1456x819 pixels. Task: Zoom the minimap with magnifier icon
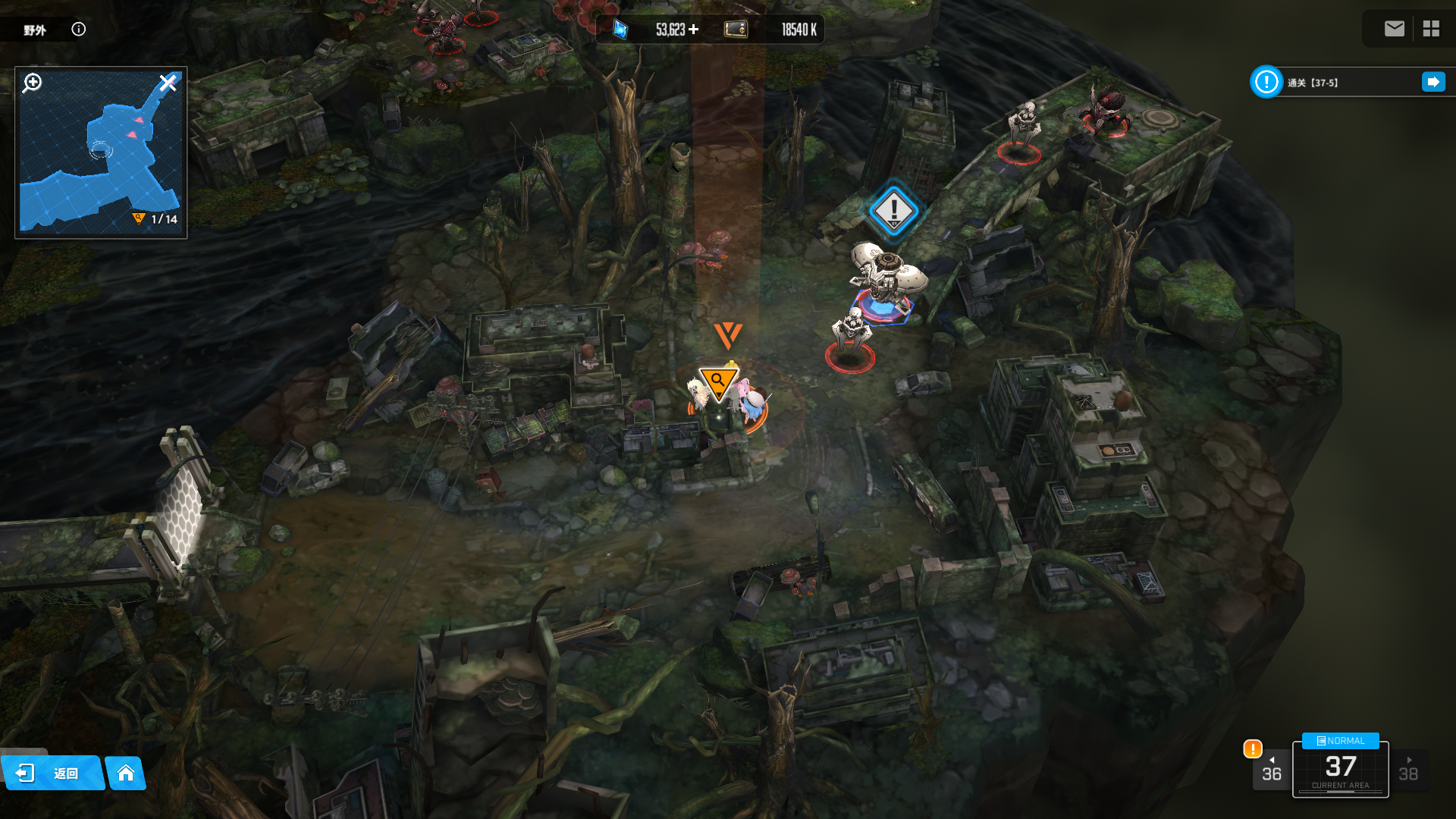pyautogui.click(x=32, y=83)
